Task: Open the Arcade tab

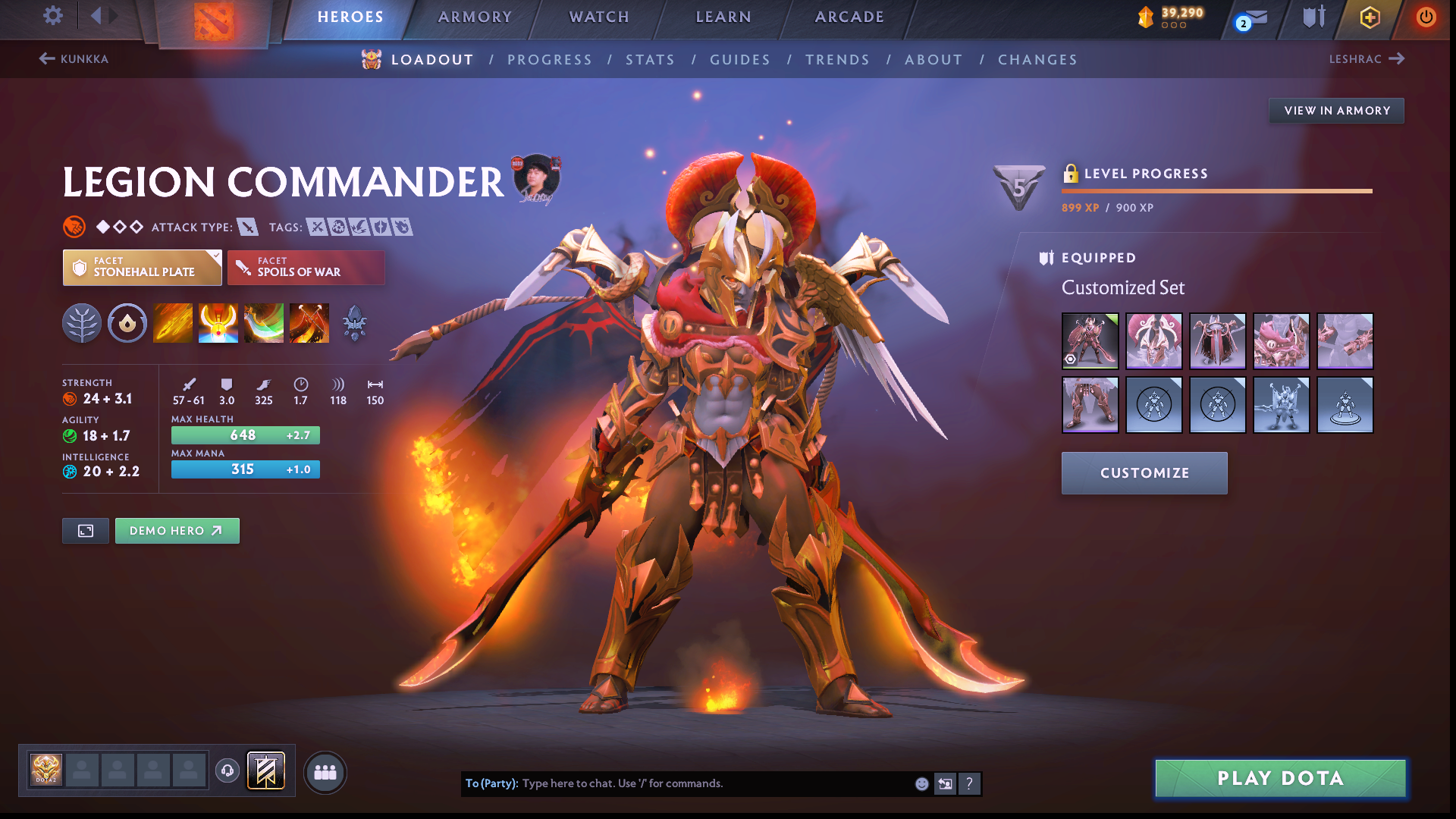Action: coord(849,17)
